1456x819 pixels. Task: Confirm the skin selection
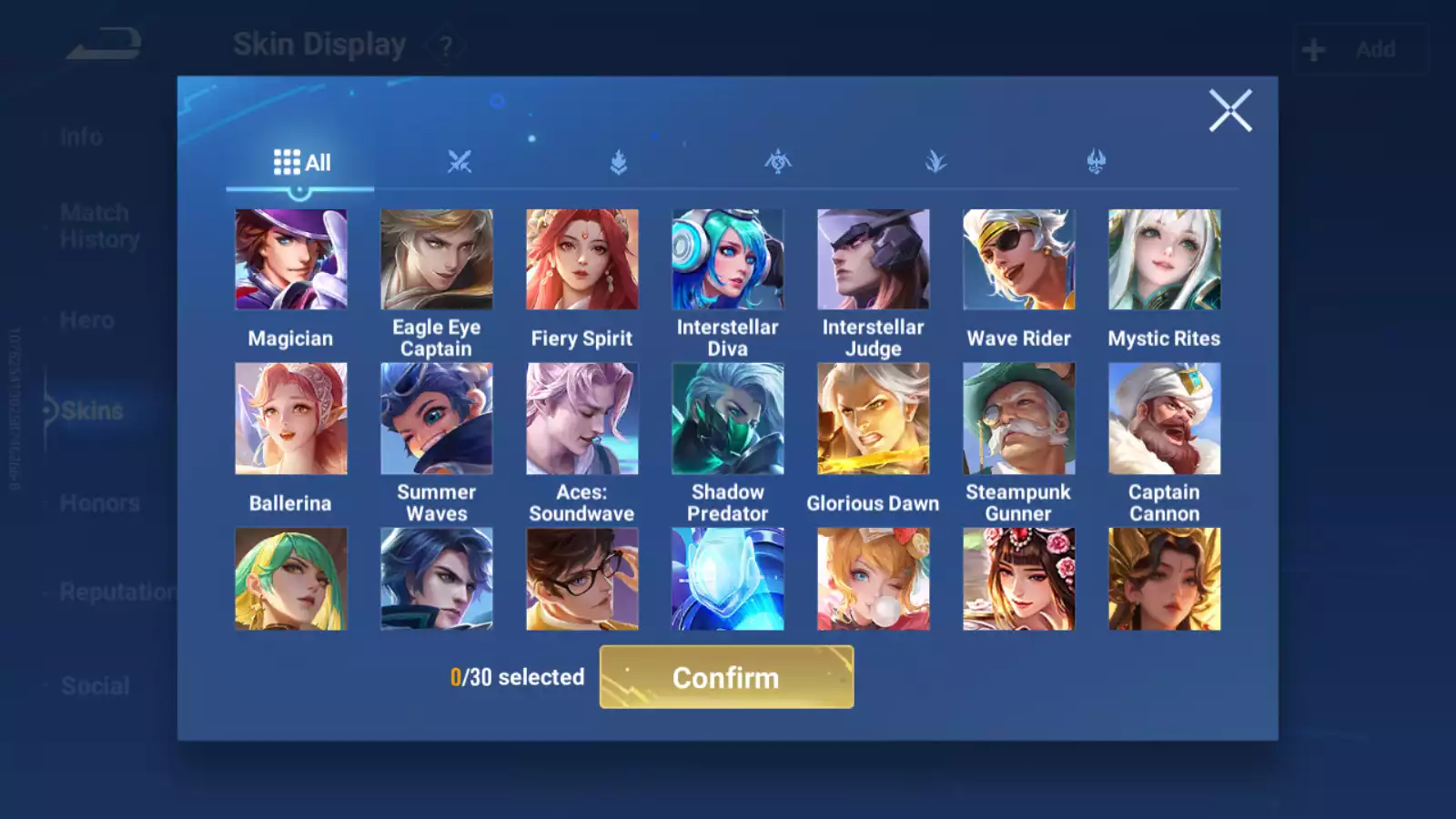click(726, 677)
